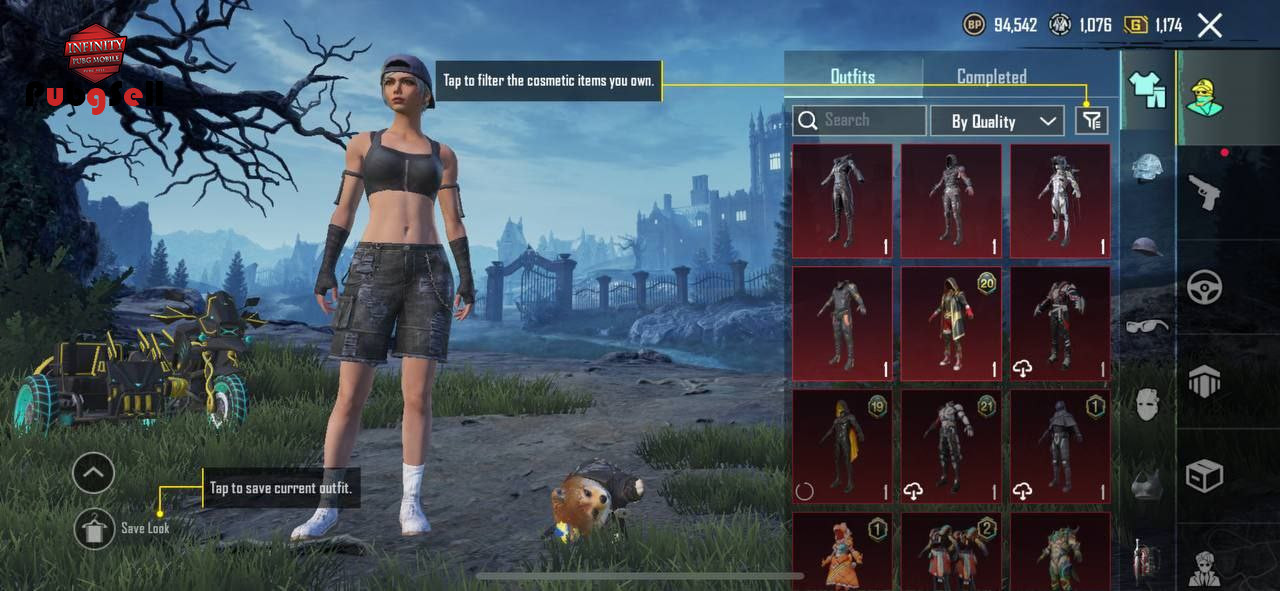
Task: Open the vehicle category (steering wheel icon)
Action: click(1204, 287)
